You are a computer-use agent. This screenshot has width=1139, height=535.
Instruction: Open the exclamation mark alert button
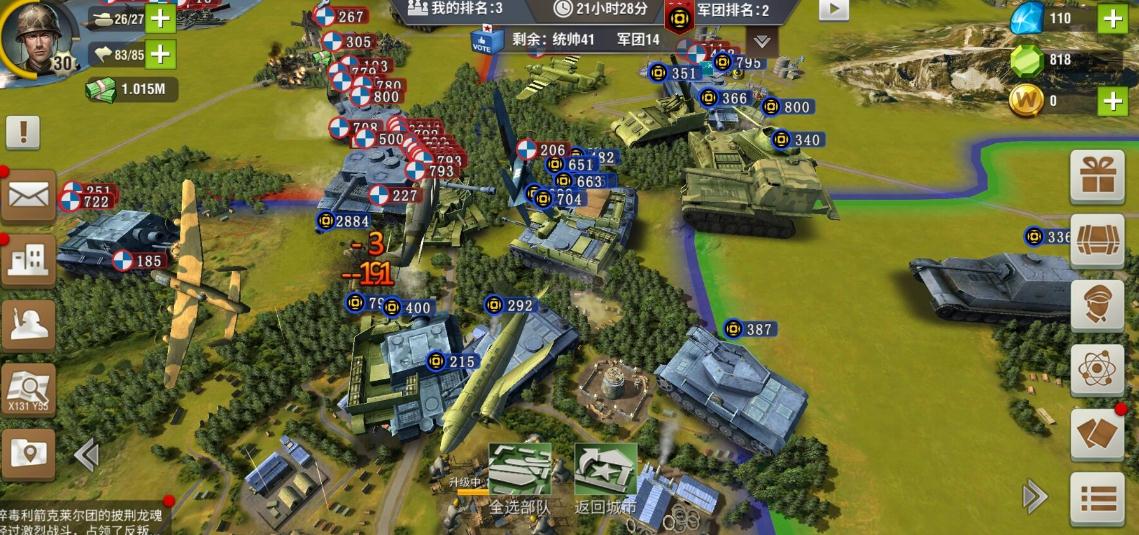[x=23, y=131]
